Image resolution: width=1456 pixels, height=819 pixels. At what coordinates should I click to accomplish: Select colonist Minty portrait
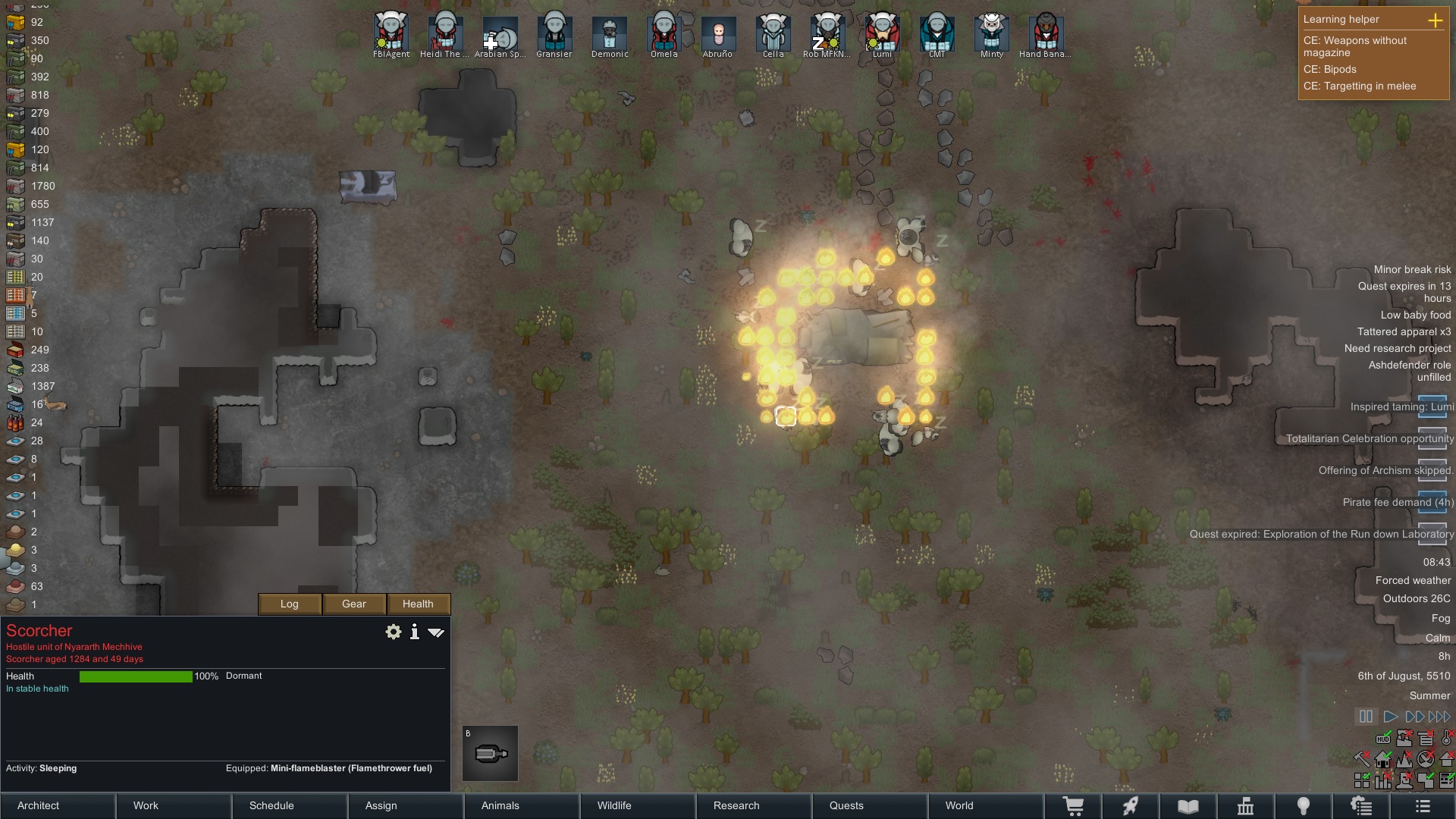click(x=992, y=33)
